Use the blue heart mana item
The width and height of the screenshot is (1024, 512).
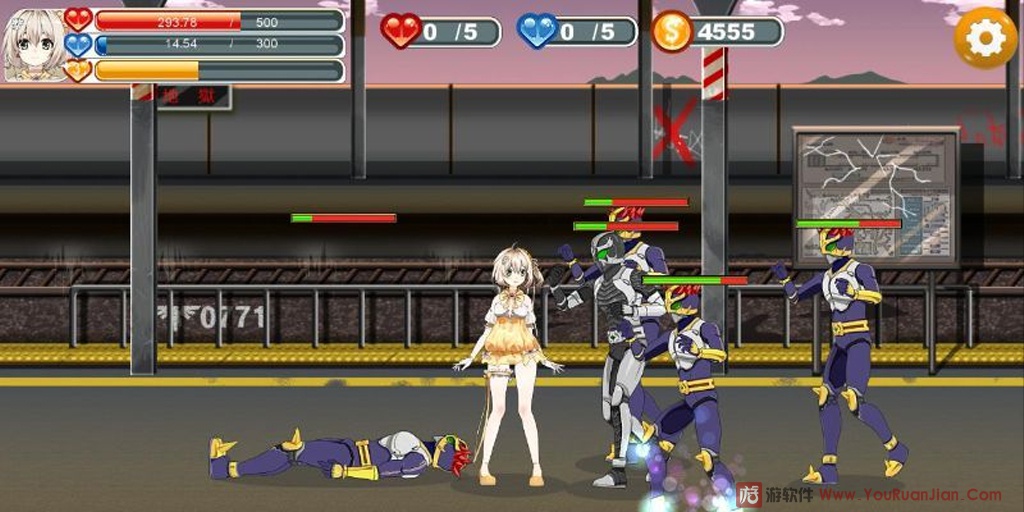[537, 31]
